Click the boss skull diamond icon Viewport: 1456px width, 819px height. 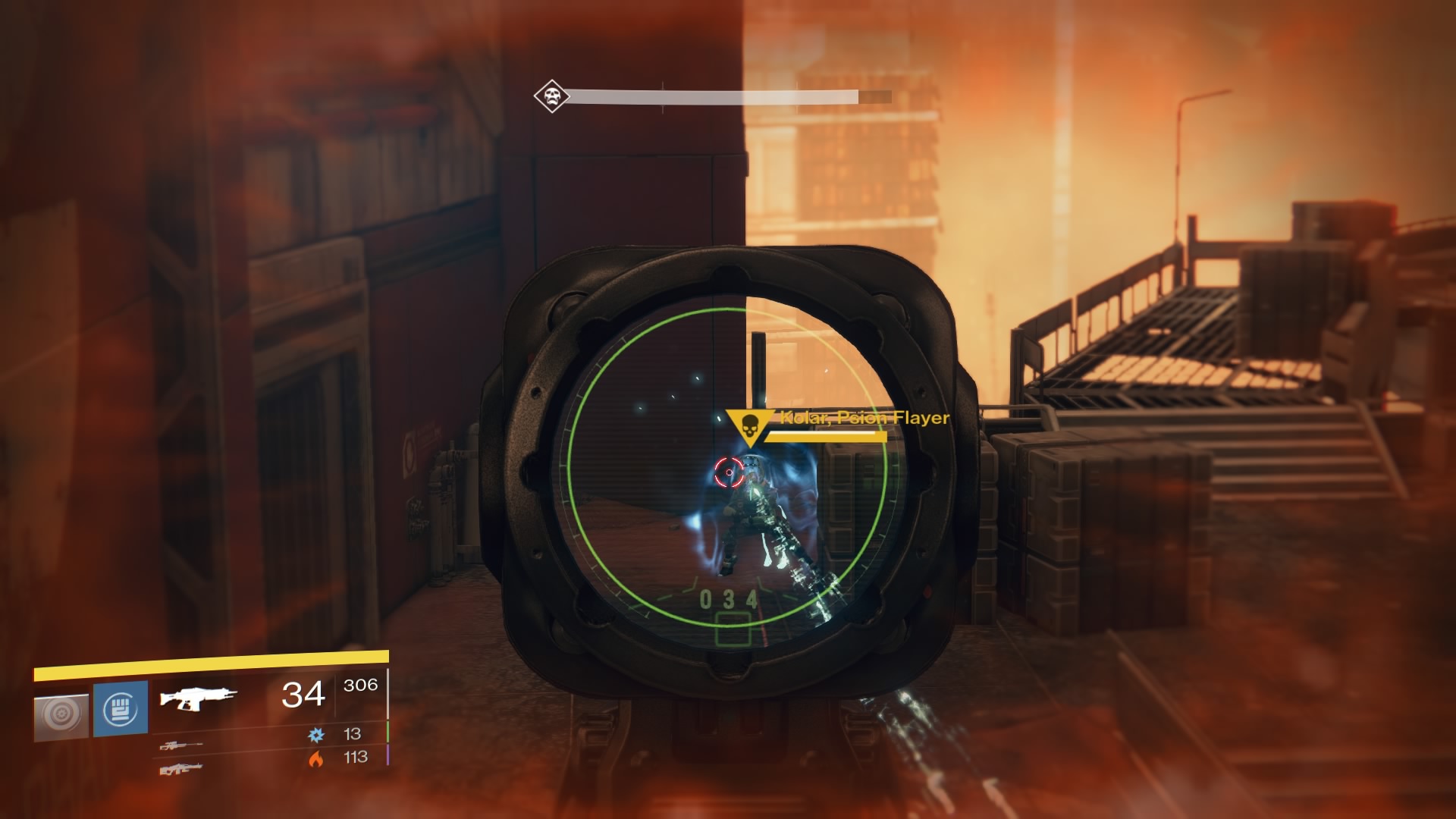[551, 96]
